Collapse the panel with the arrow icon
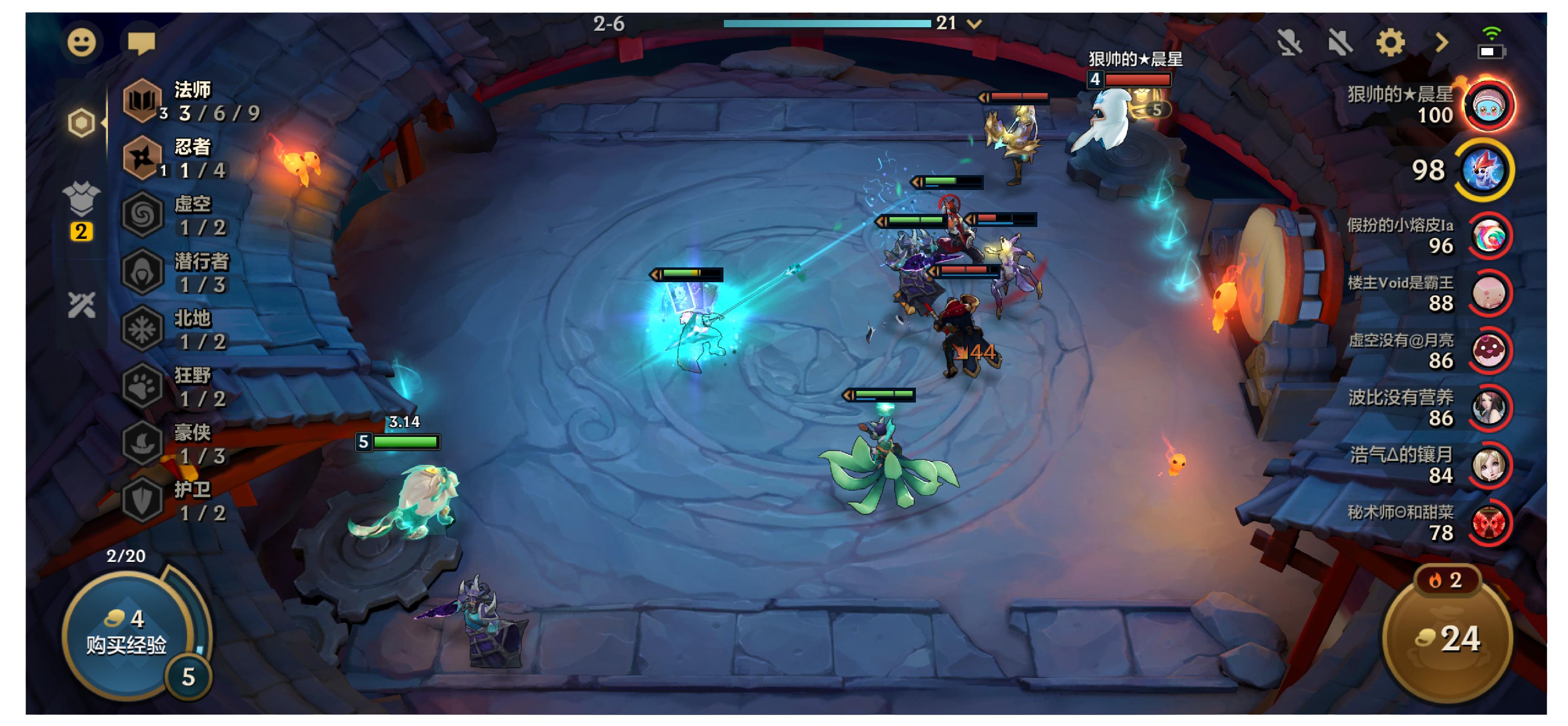Screen dimensions: 1568x726 (1441, 43)
